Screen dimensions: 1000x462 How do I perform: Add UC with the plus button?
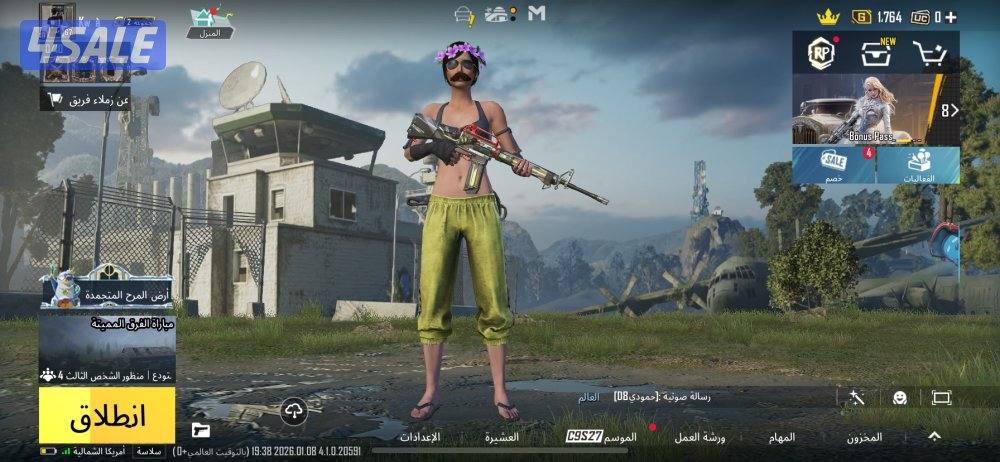pos(950,17)
